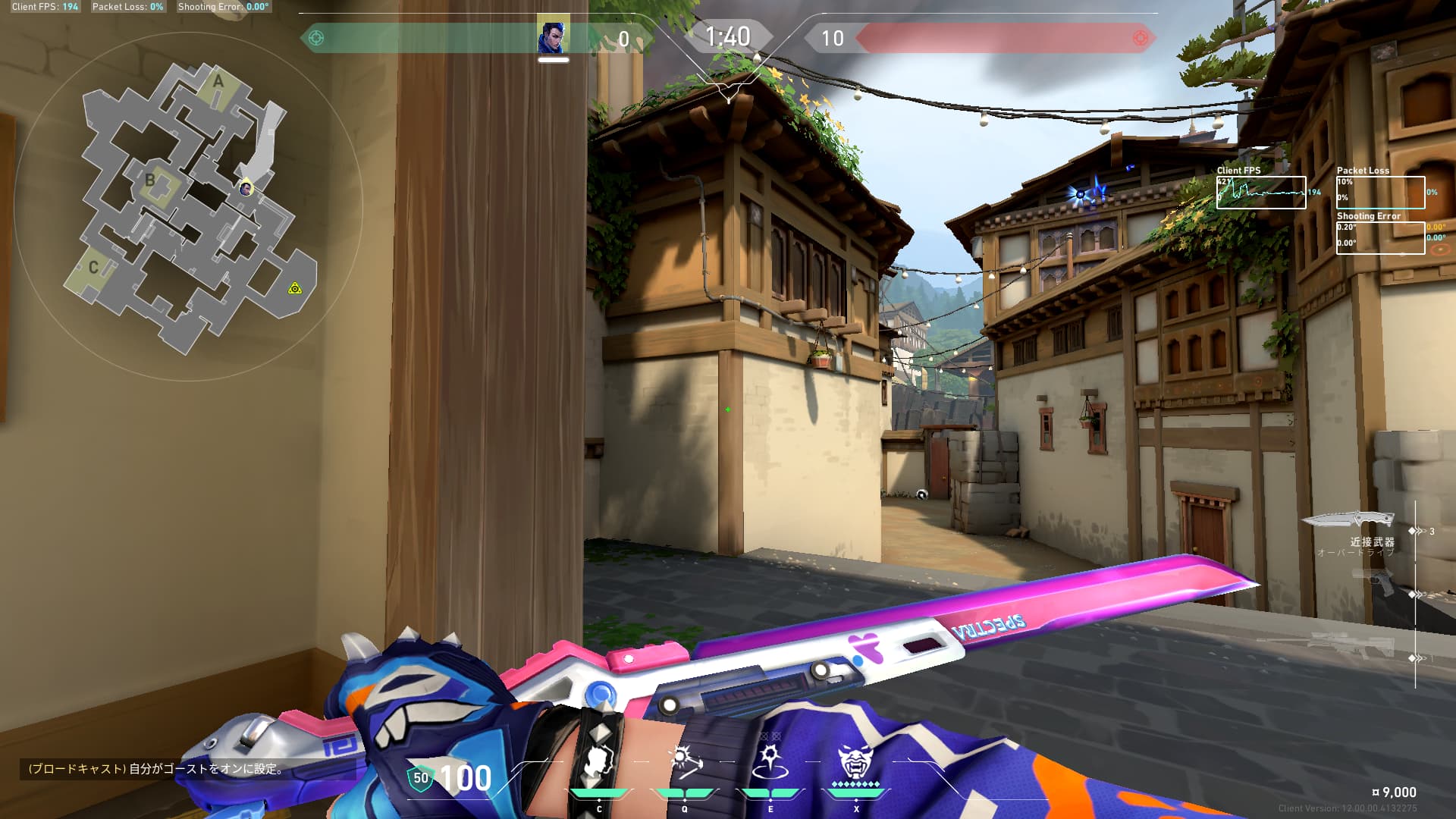Select the B site marker on minimap

150,180
